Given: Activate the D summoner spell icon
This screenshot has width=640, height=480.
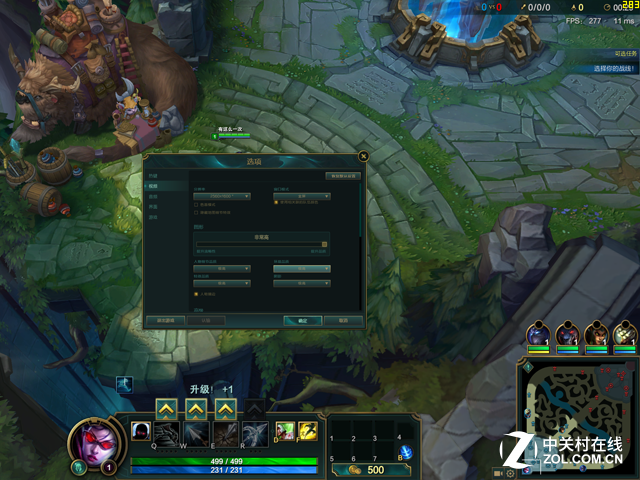Looking at the screenshot, I should pos(285,430).
